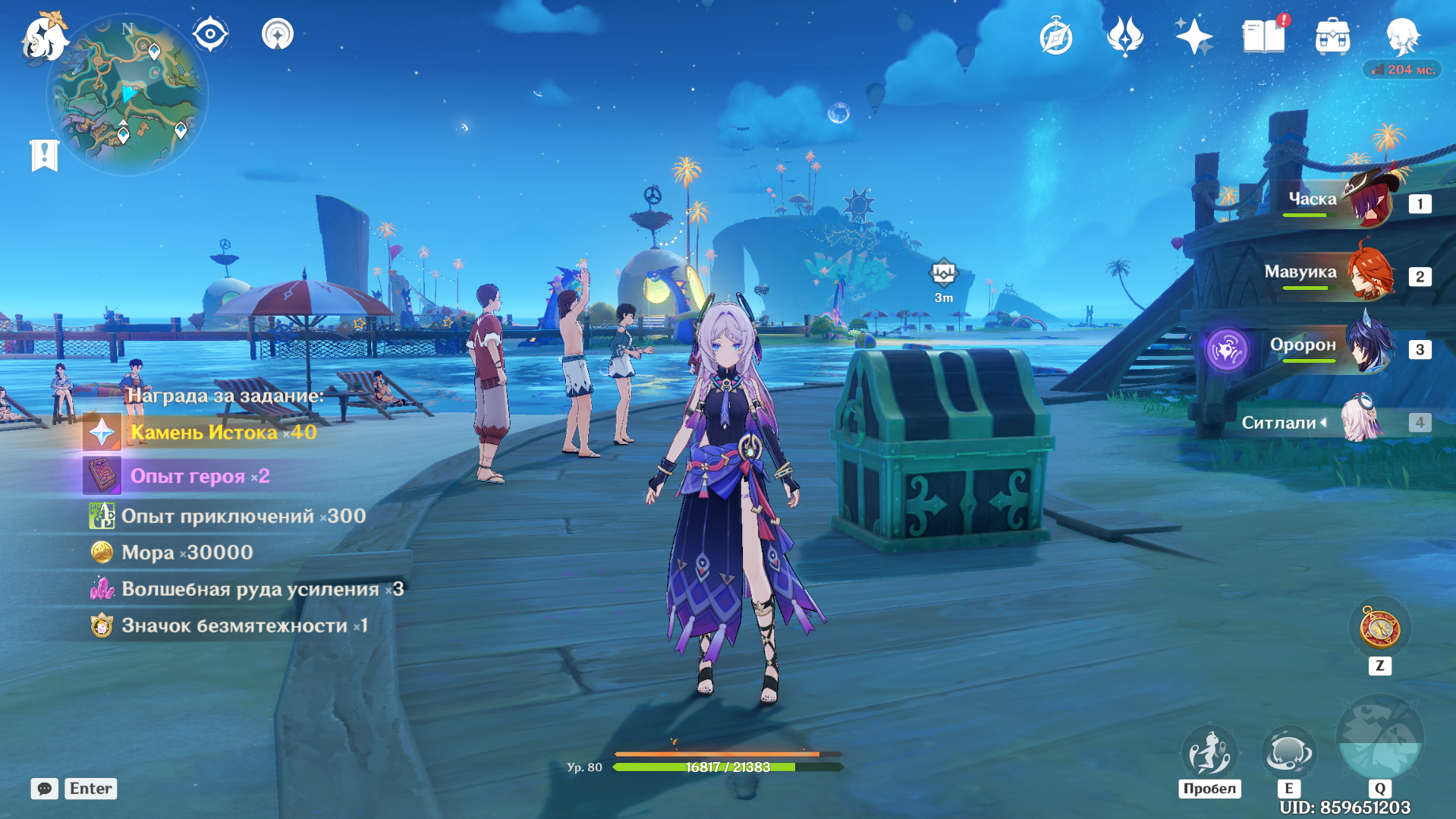Open the wish star icon
The height and width of the screenshot is (819, 1456).
pos(1193,36)
